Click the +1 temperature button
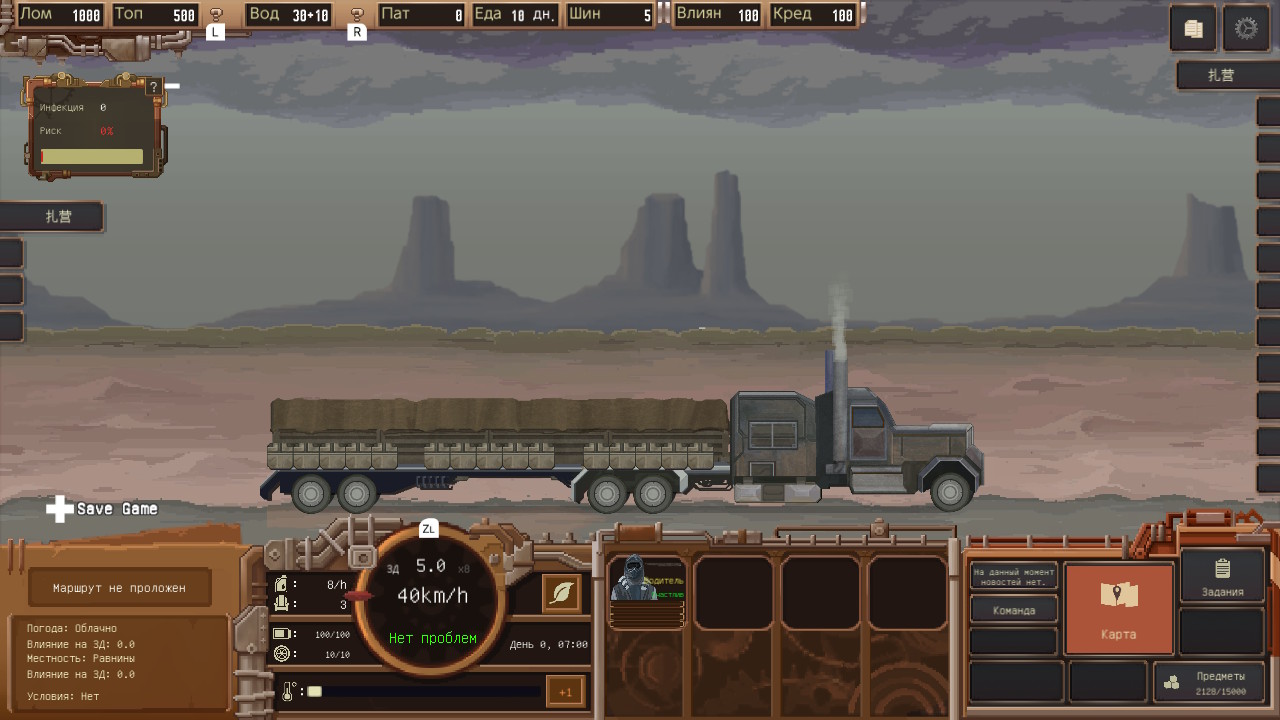This screenshot has width=1280, height=720. pyautogui.click(x=565, y=691)
